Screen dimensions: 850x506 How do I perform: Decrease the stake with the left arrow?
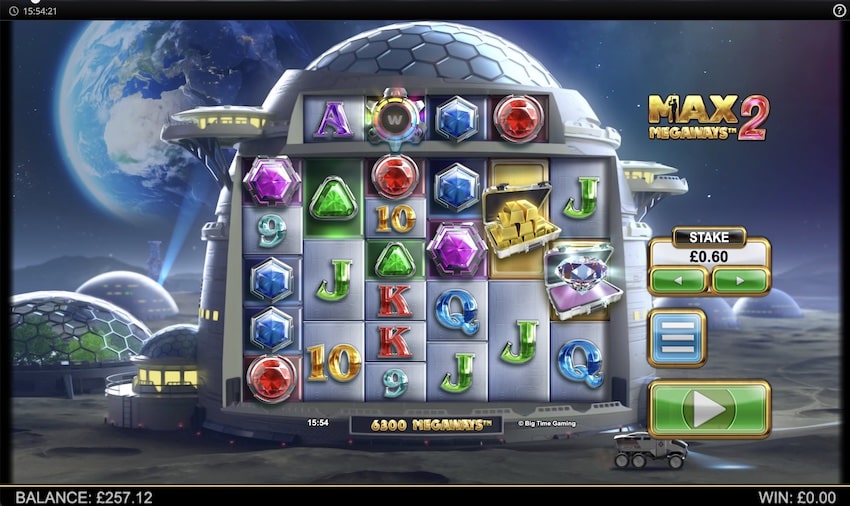coord(679,280)
